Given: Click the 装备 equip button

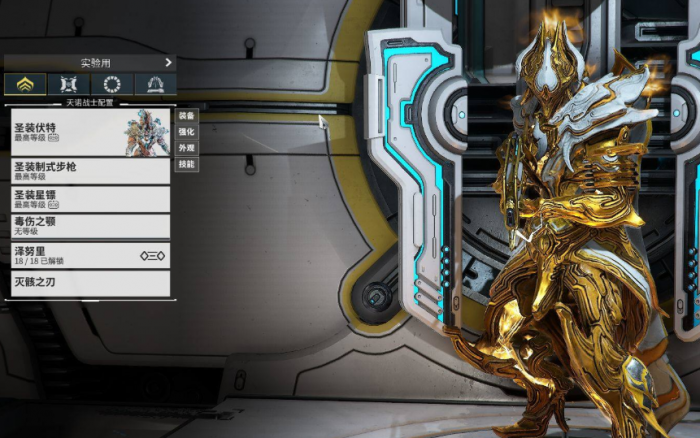Looking at the screenshot, I should pyautogui.click(x=186, y=116).
